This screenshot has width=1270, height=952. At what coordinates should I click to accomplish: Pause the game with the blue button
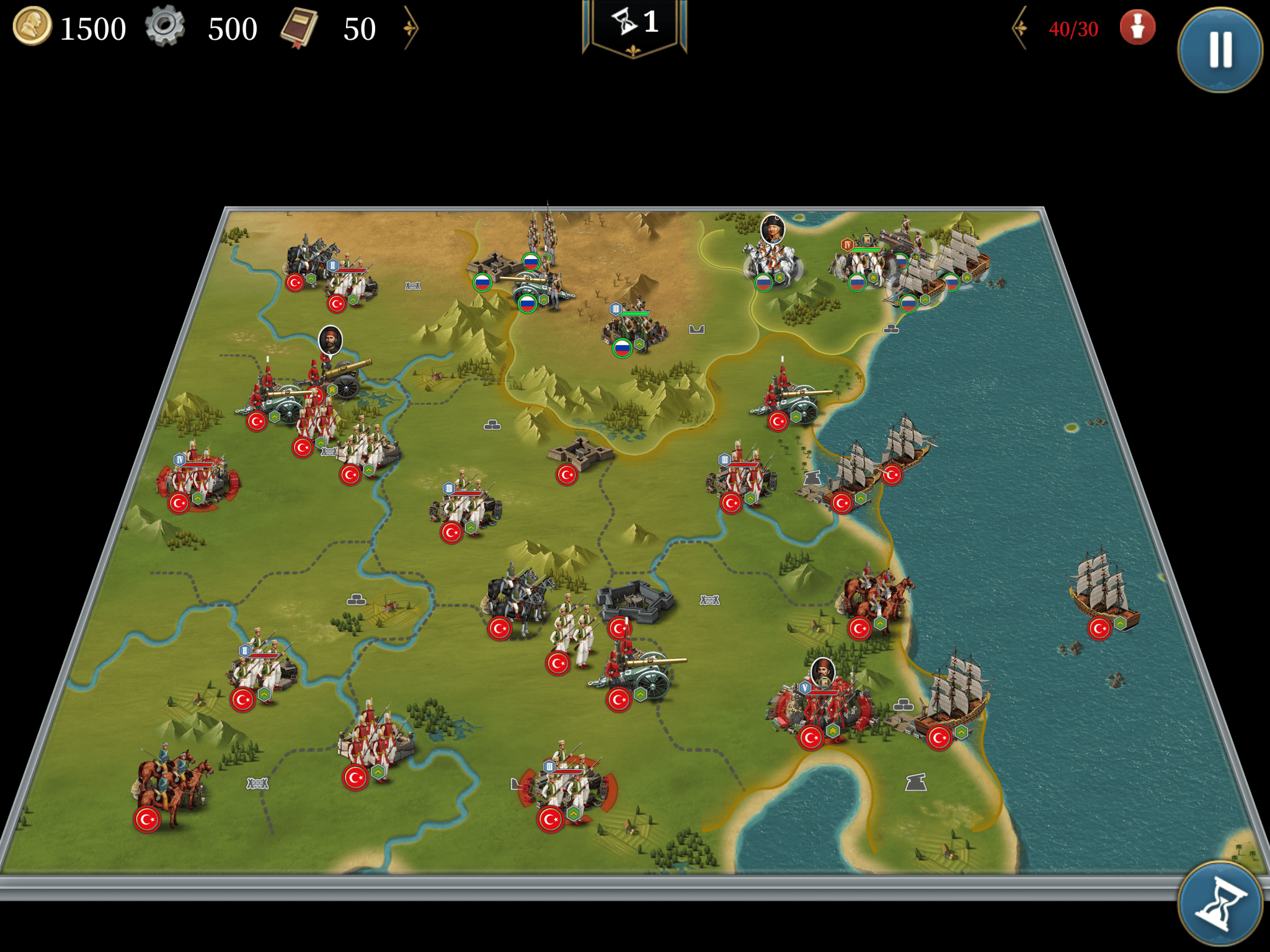click(1220, 50)
